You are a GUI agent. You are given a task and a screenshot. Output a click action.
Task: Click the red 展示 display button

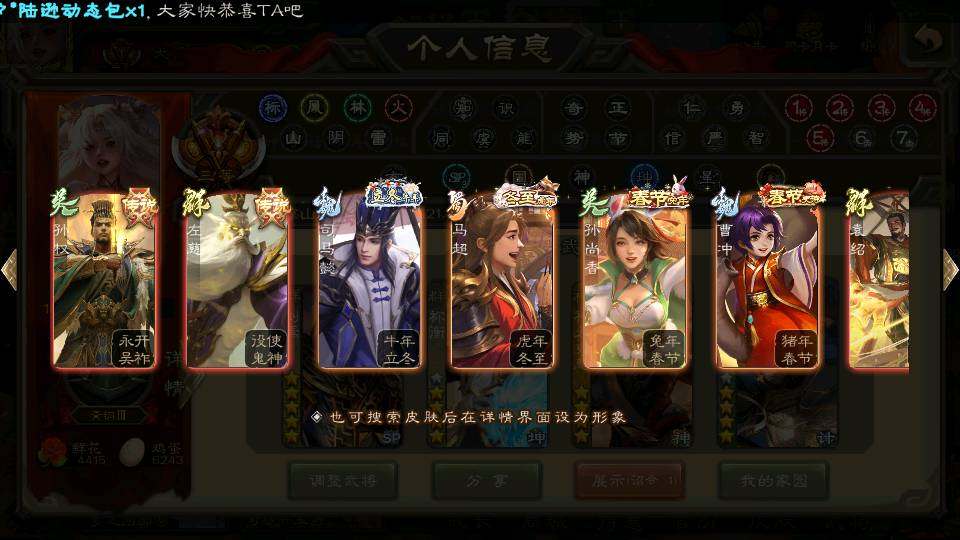(x=630, y=480)
